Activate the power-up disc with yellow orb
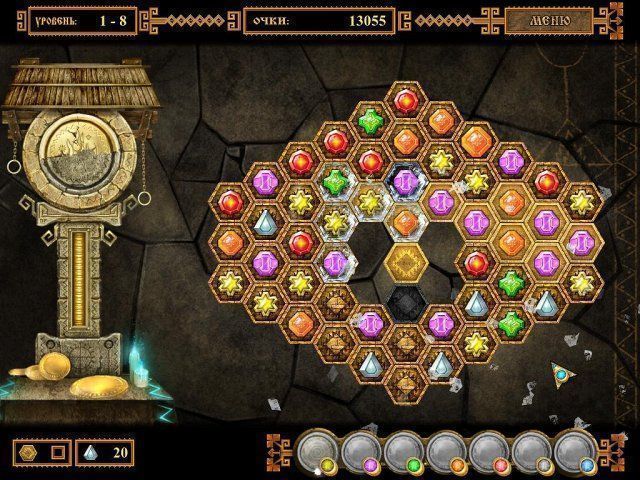640x480 pixels. [x=319, y=452]
